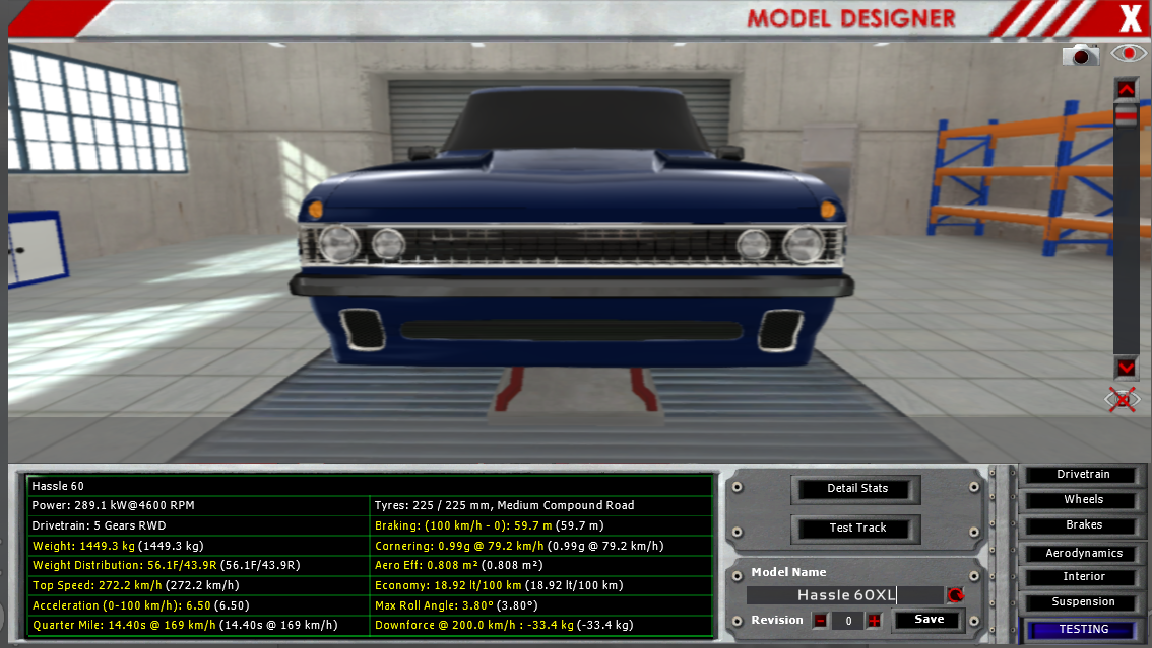View the Suspension section
The width and height of the screenshot is (1152, 648).
pos(1083,602)
